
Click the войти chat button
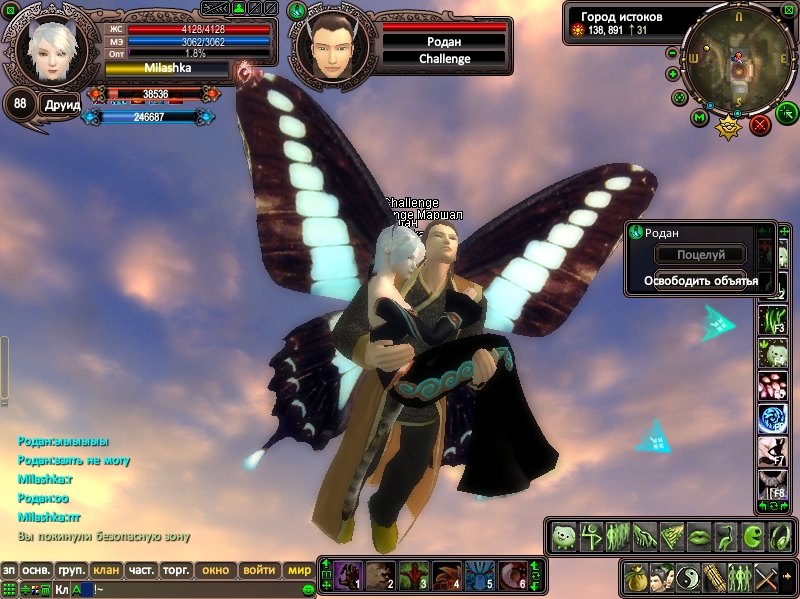(259, 570)
